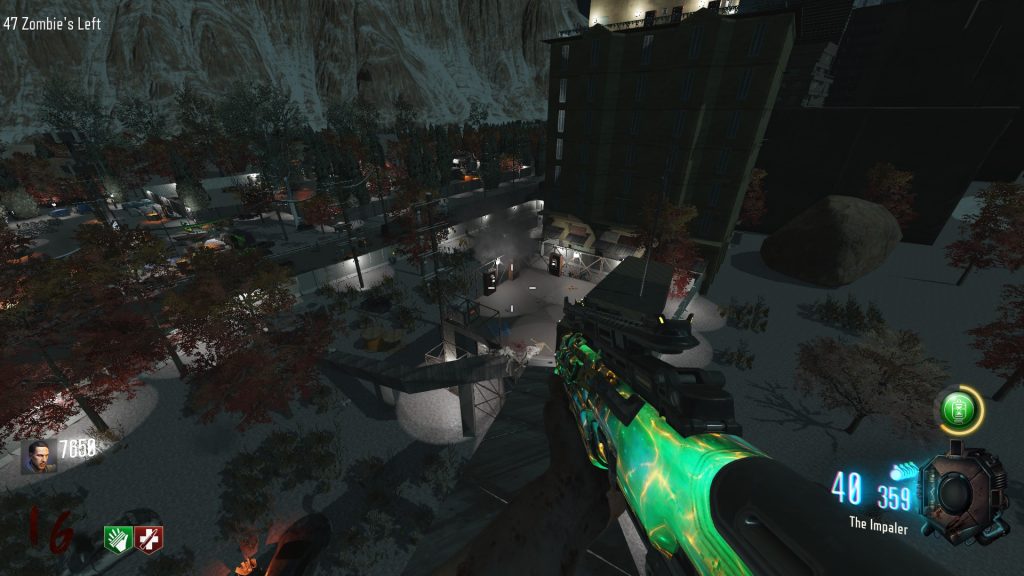Select the green hand perk icon
The height and width of the screenshot is (576, 1024).
click(x=118, y=539)
